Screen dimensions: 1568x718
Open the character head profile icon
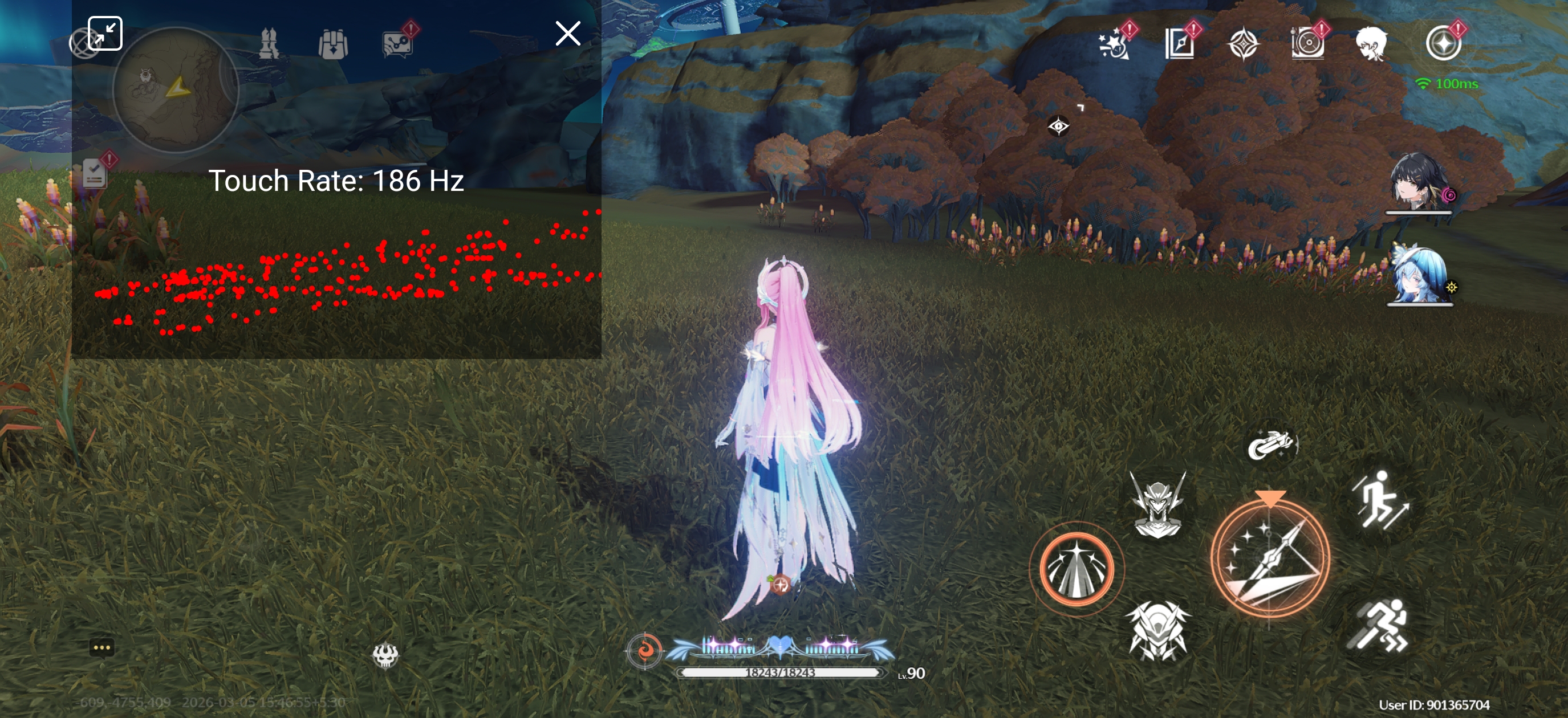pyautogui.click(x=1371, y=44)
